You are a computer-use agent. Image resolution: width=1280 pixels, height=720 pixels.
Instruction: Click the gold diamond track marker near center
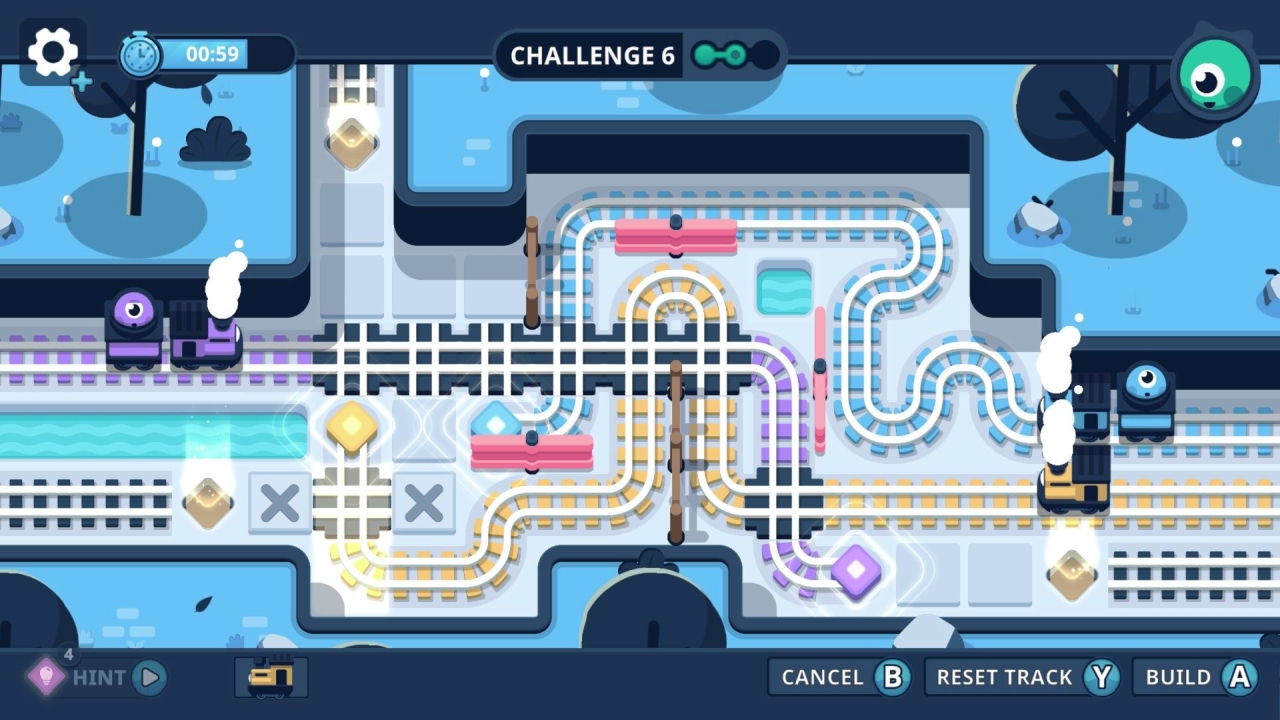pos(351,425)
